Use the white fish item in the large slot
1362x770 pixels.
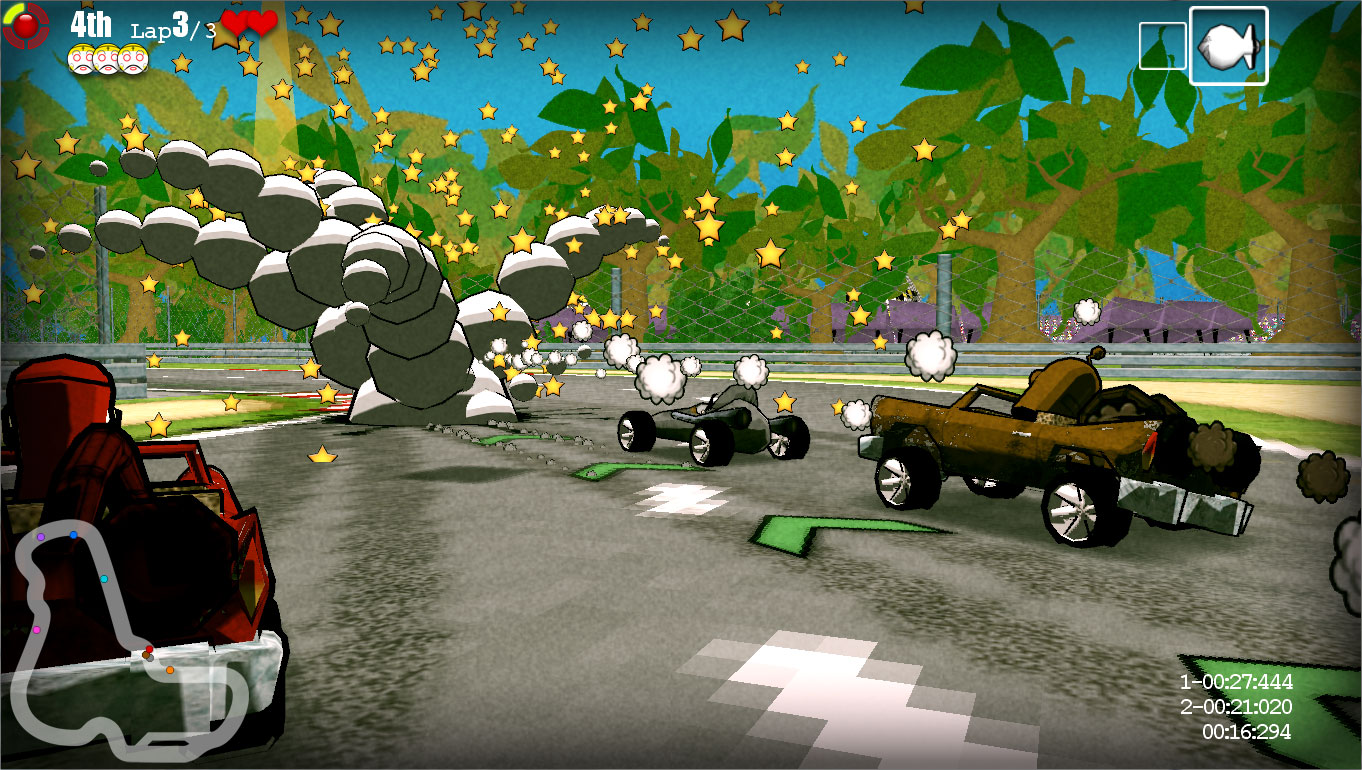pos(1227,46)
